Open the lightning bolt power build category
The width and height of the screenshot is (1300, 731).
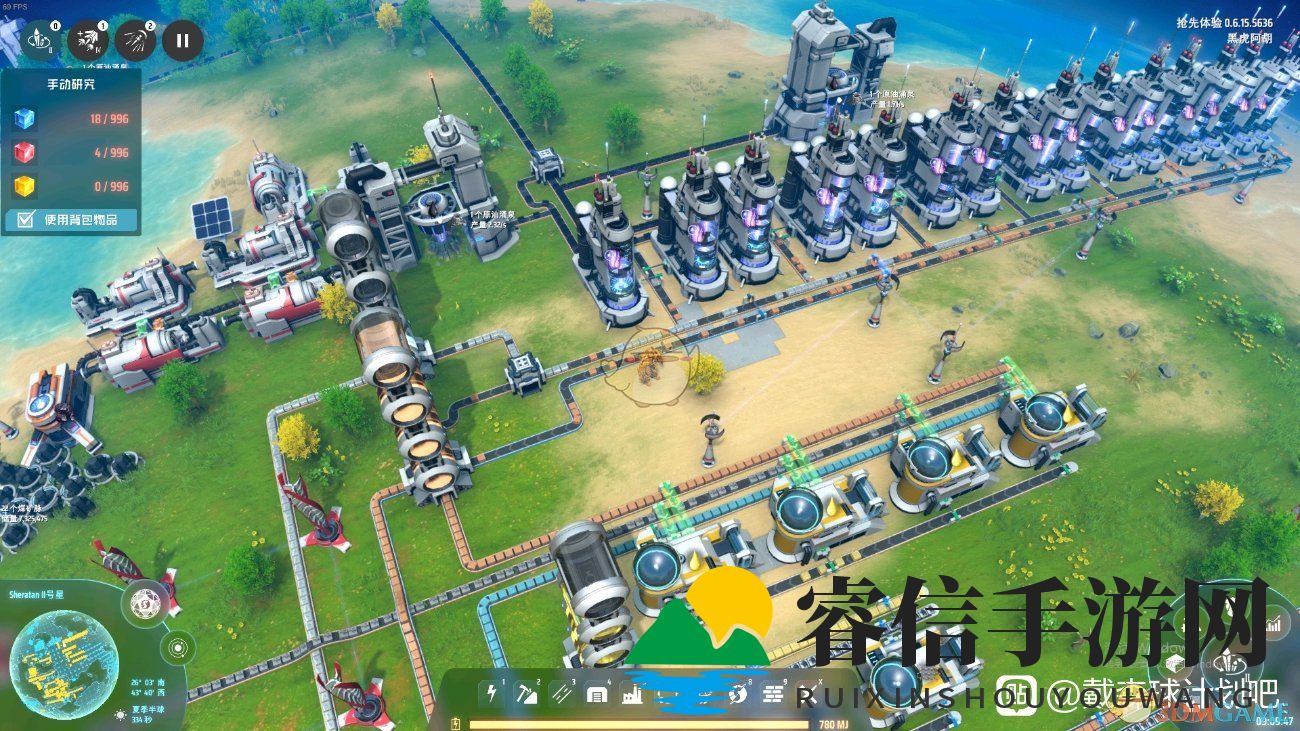[490, 693]
